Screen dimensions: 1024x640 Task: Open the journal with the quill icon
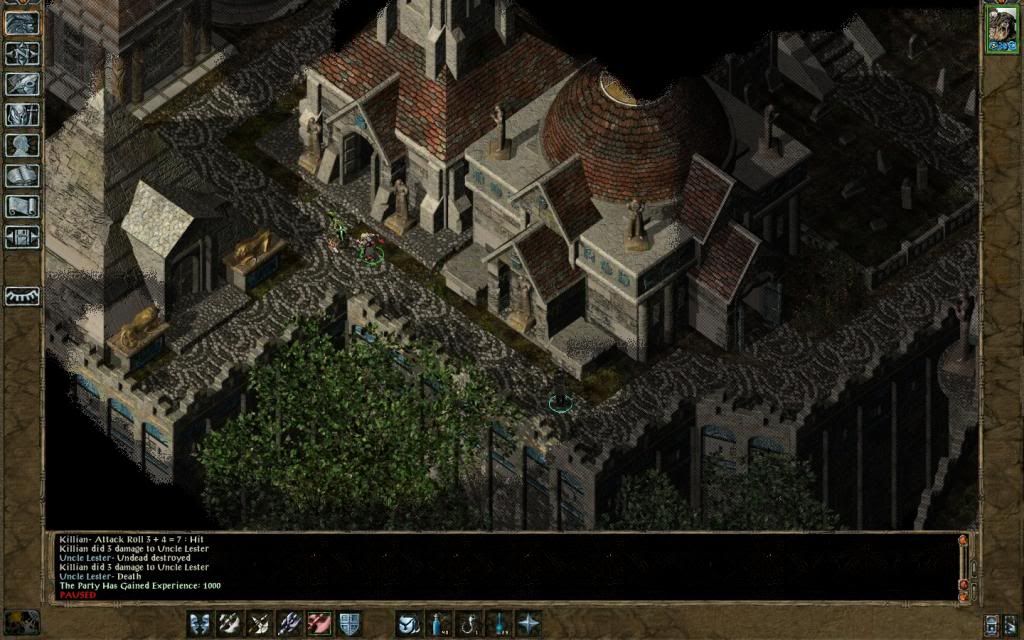point(22,84)
